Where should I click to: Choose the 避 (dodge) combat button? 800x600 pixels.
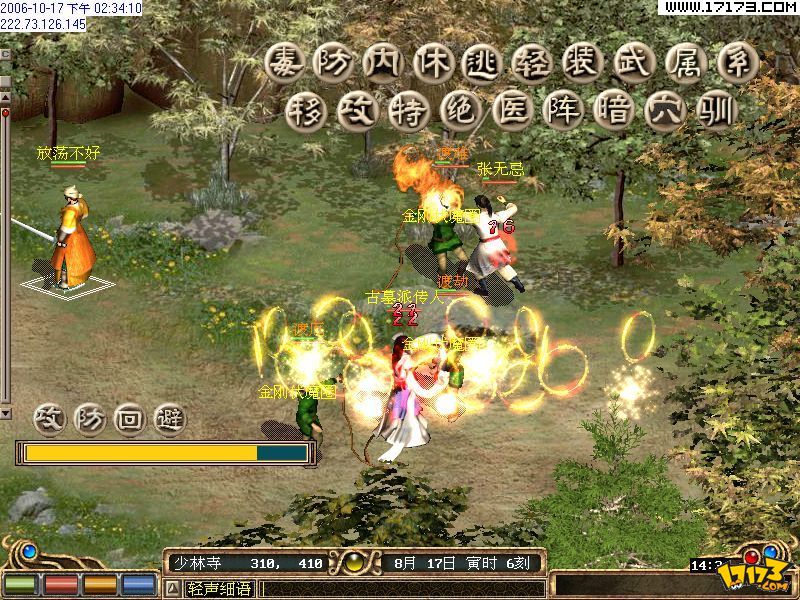[171, 418]
